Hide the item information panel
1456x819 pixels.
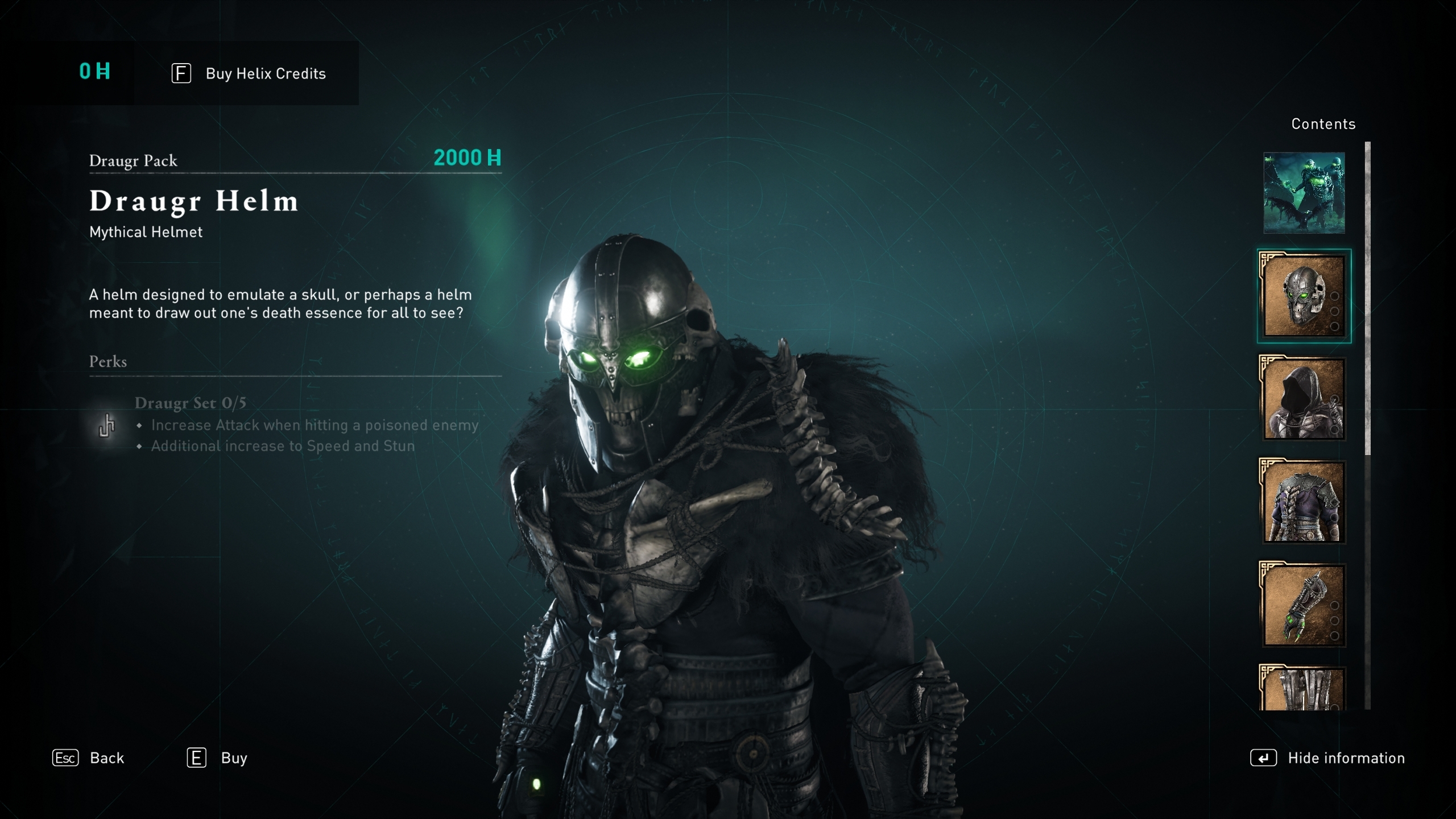click(1327, 758)
